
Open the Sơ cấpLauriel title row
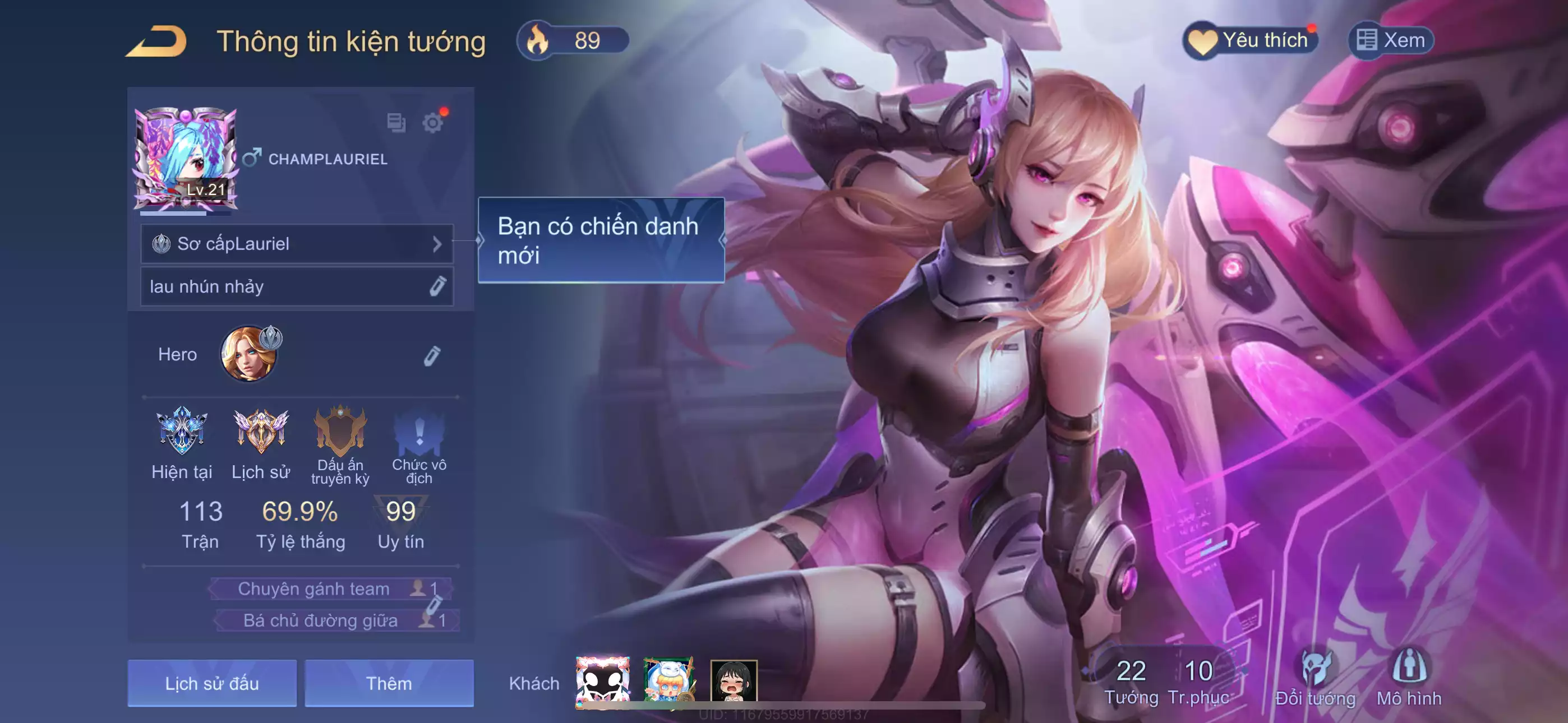[x=297, y=244]
